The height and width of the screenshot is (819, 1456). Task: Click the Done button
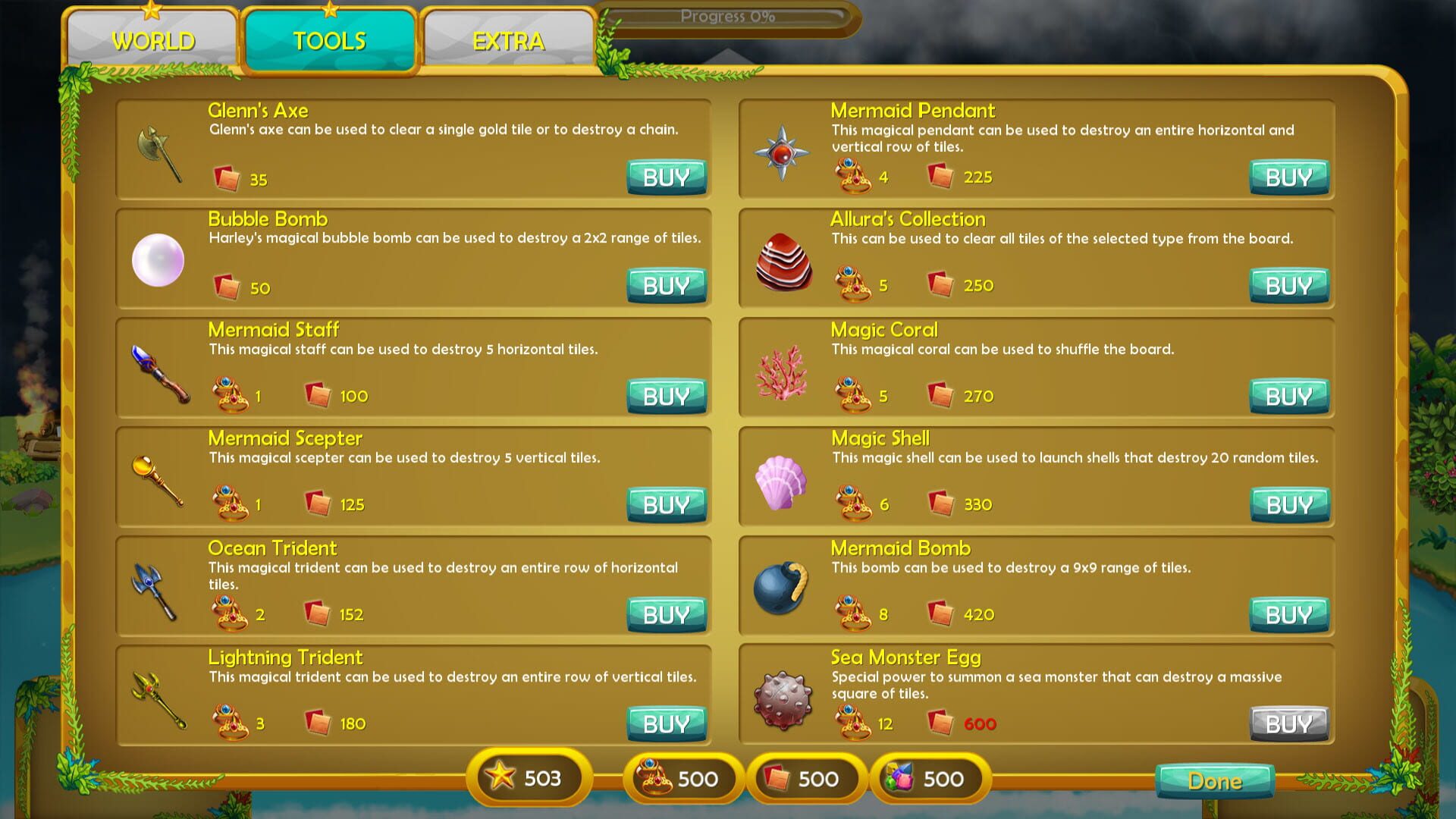pyautogui.click(x=1215, y=780)
